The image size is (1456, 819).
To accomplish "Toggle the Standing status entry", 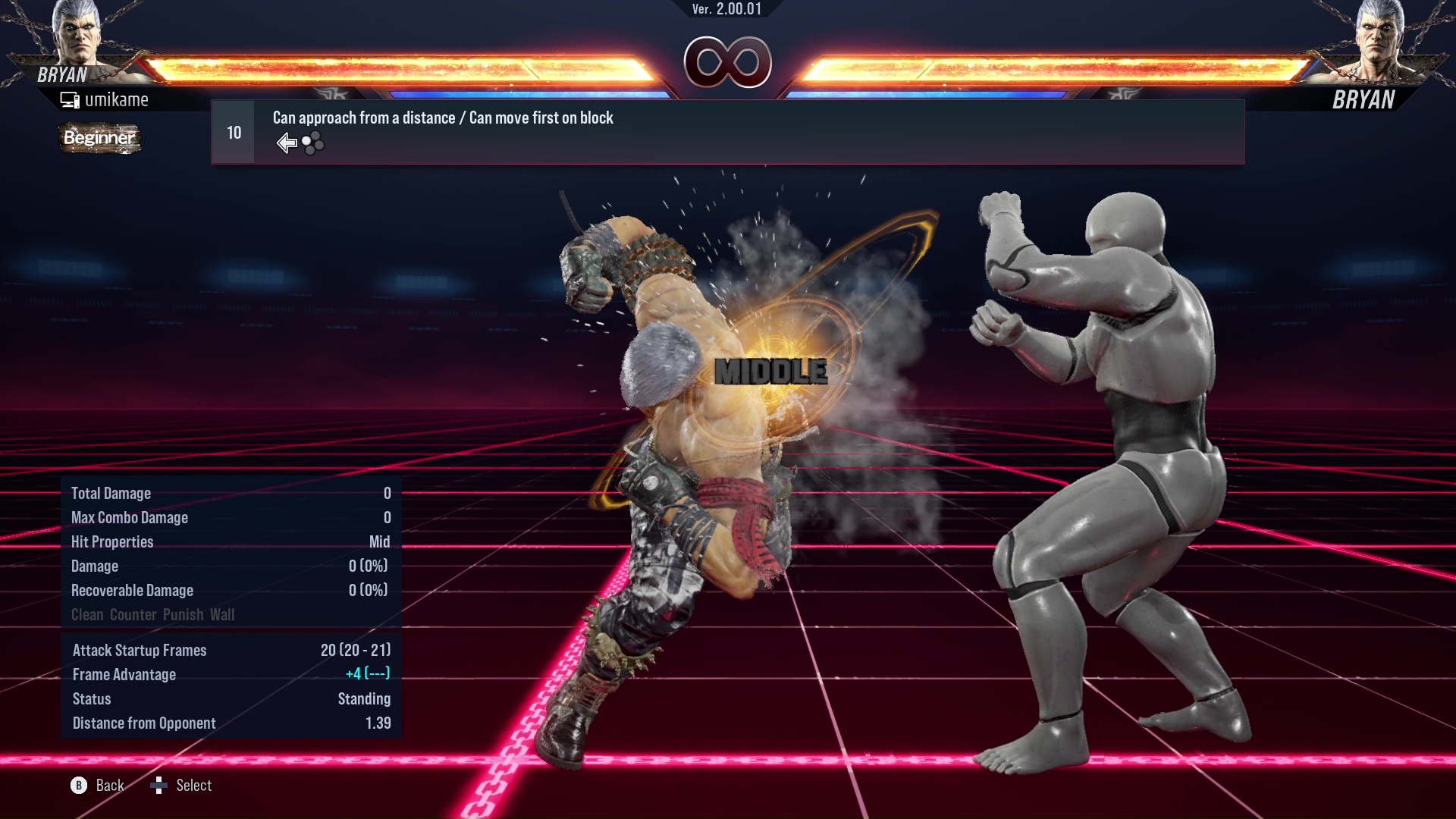I will (227, 698).
